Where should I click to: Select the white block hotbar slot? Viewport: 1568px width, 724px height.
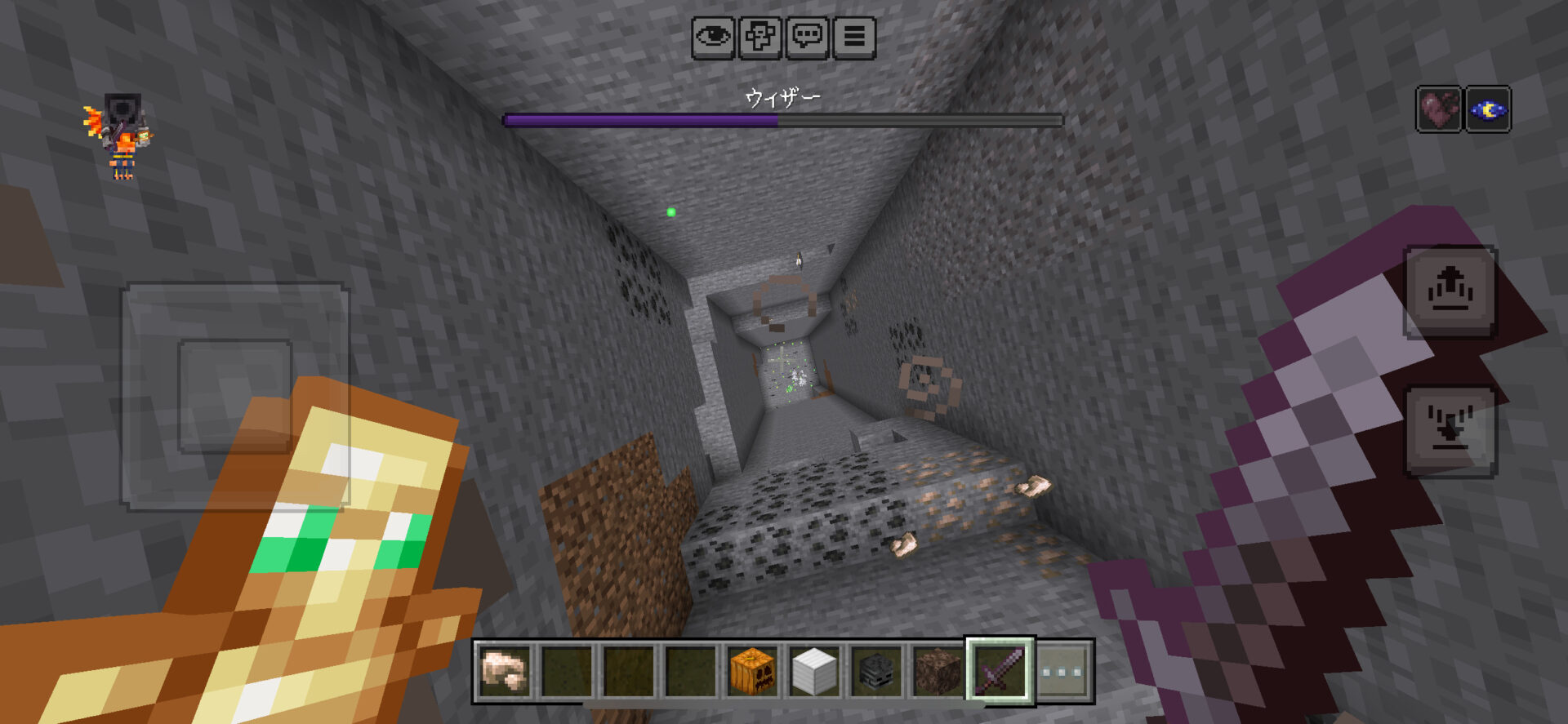[813, 671]
